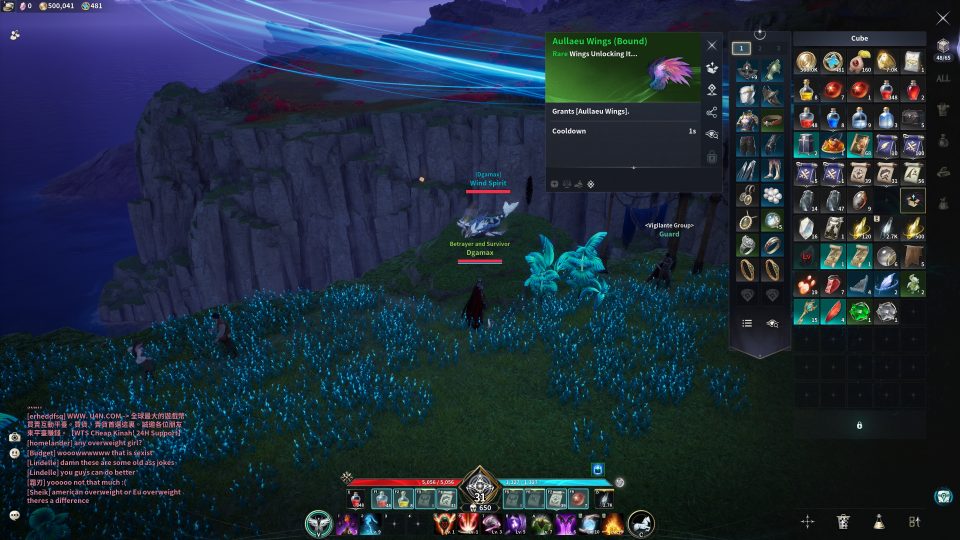Select equipment preset tab 1
The image size is (960, 540).
[741, 48]
